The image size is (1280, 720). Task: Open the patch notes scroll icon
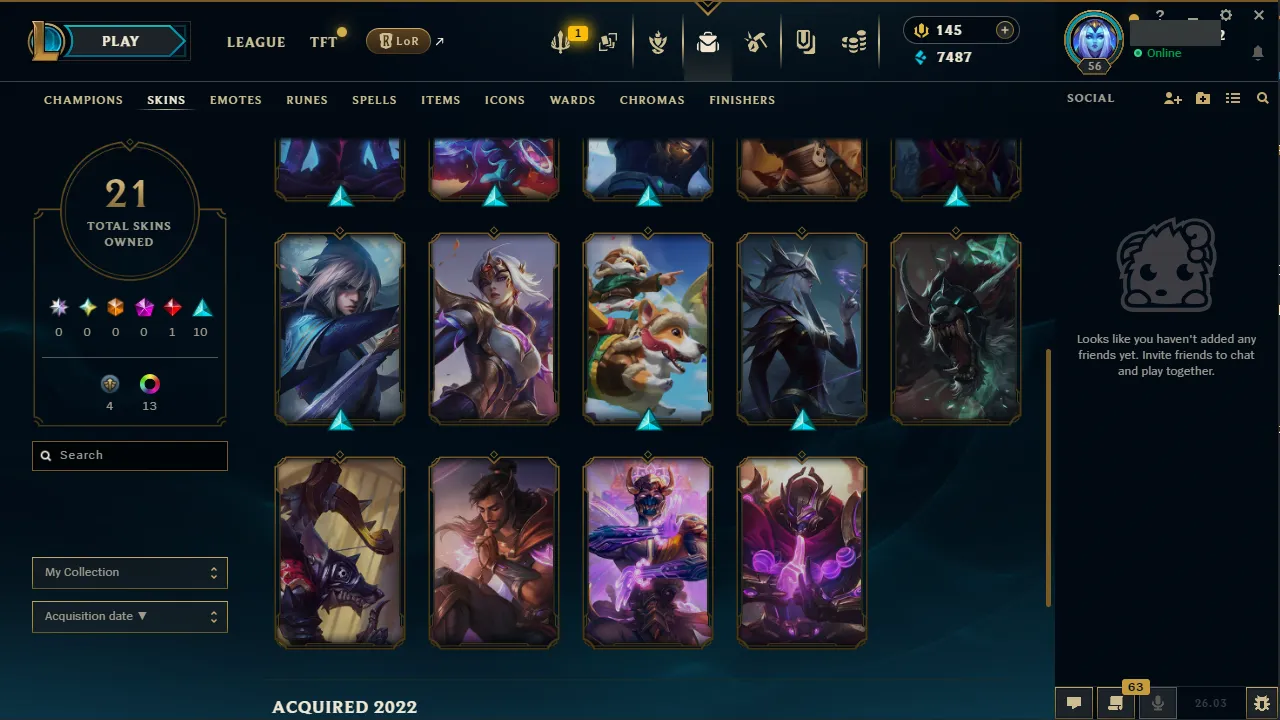(1115, 703)
